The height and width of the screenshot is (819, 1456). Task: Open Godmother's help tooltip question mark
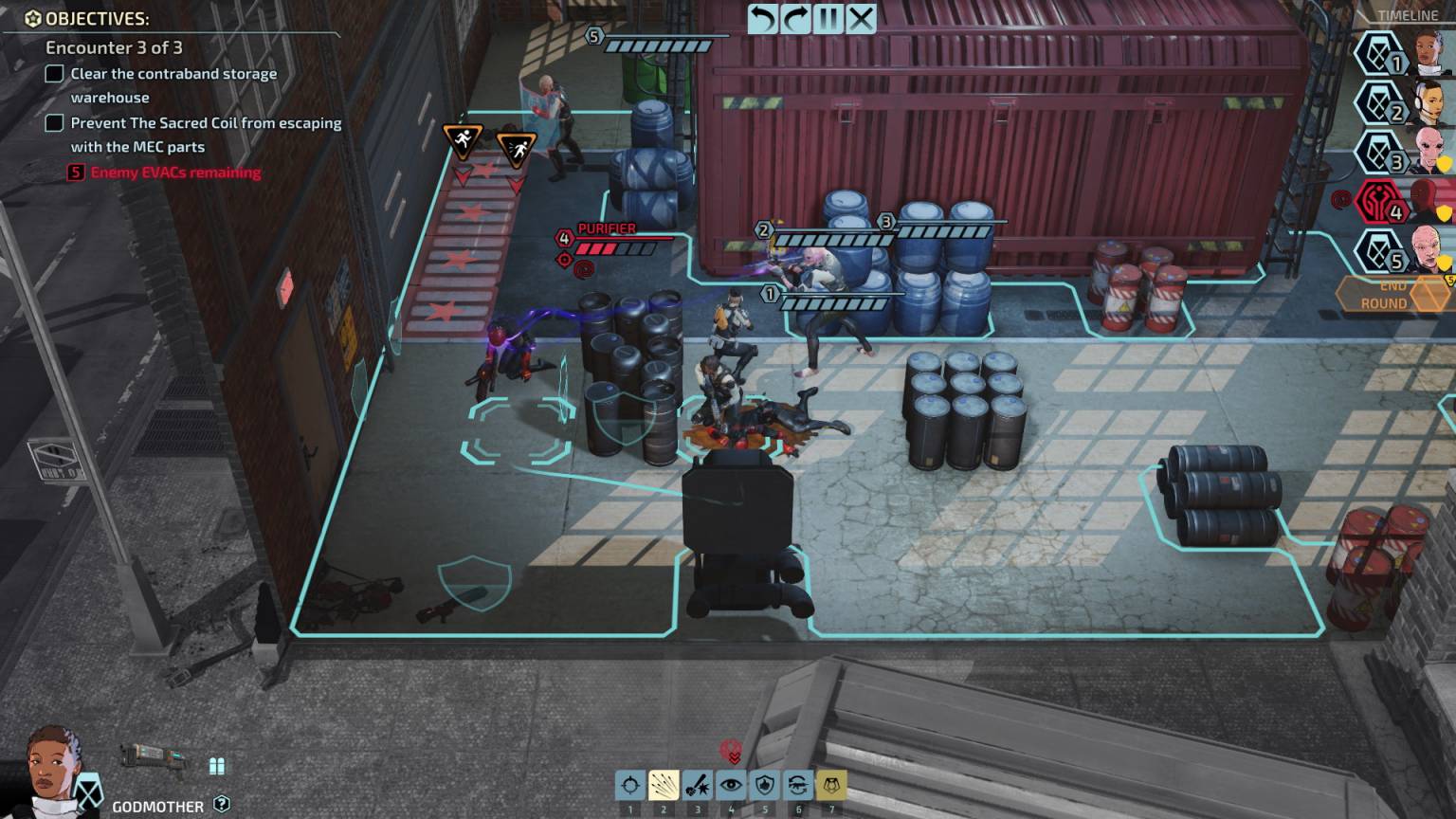click(223, 805)
